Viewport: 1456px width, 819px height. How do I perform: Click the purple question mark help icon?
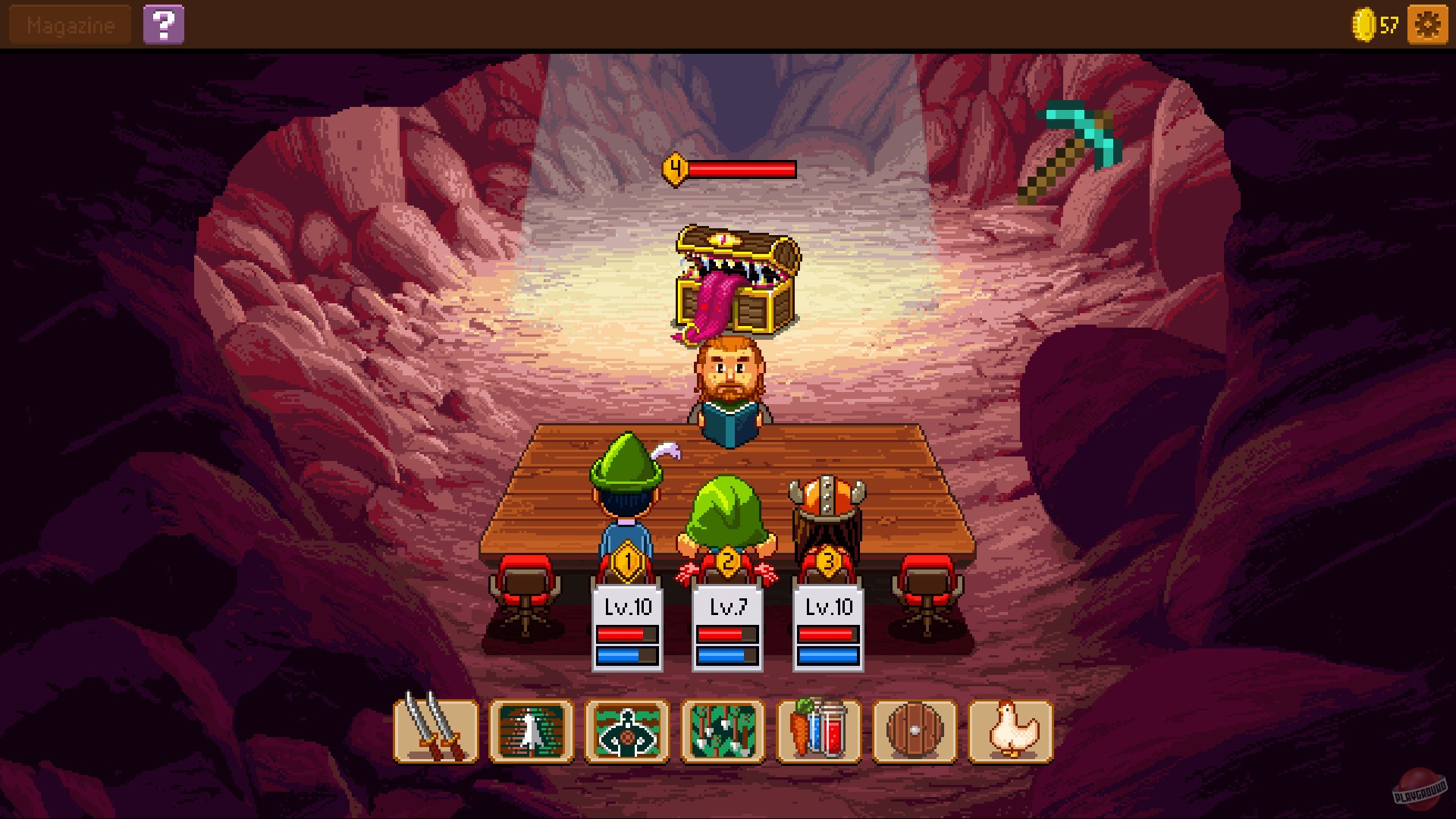click(x=165, y=24)
